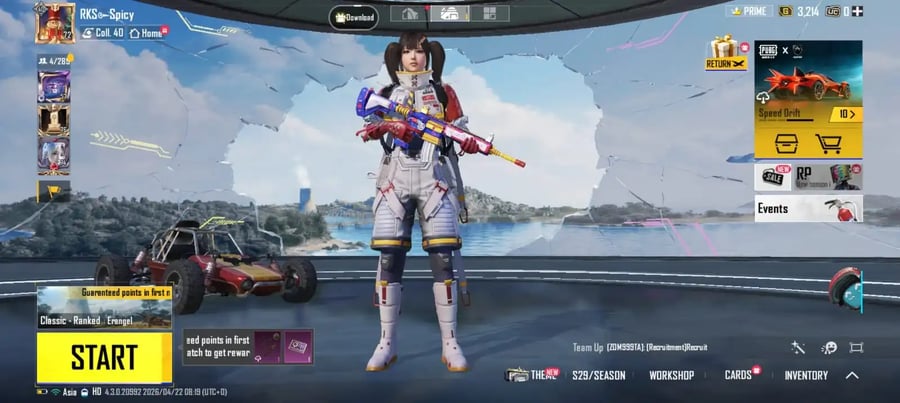Open the shopping cart shop icon
Screen dimensions: 900x403
tap(829, 143)
